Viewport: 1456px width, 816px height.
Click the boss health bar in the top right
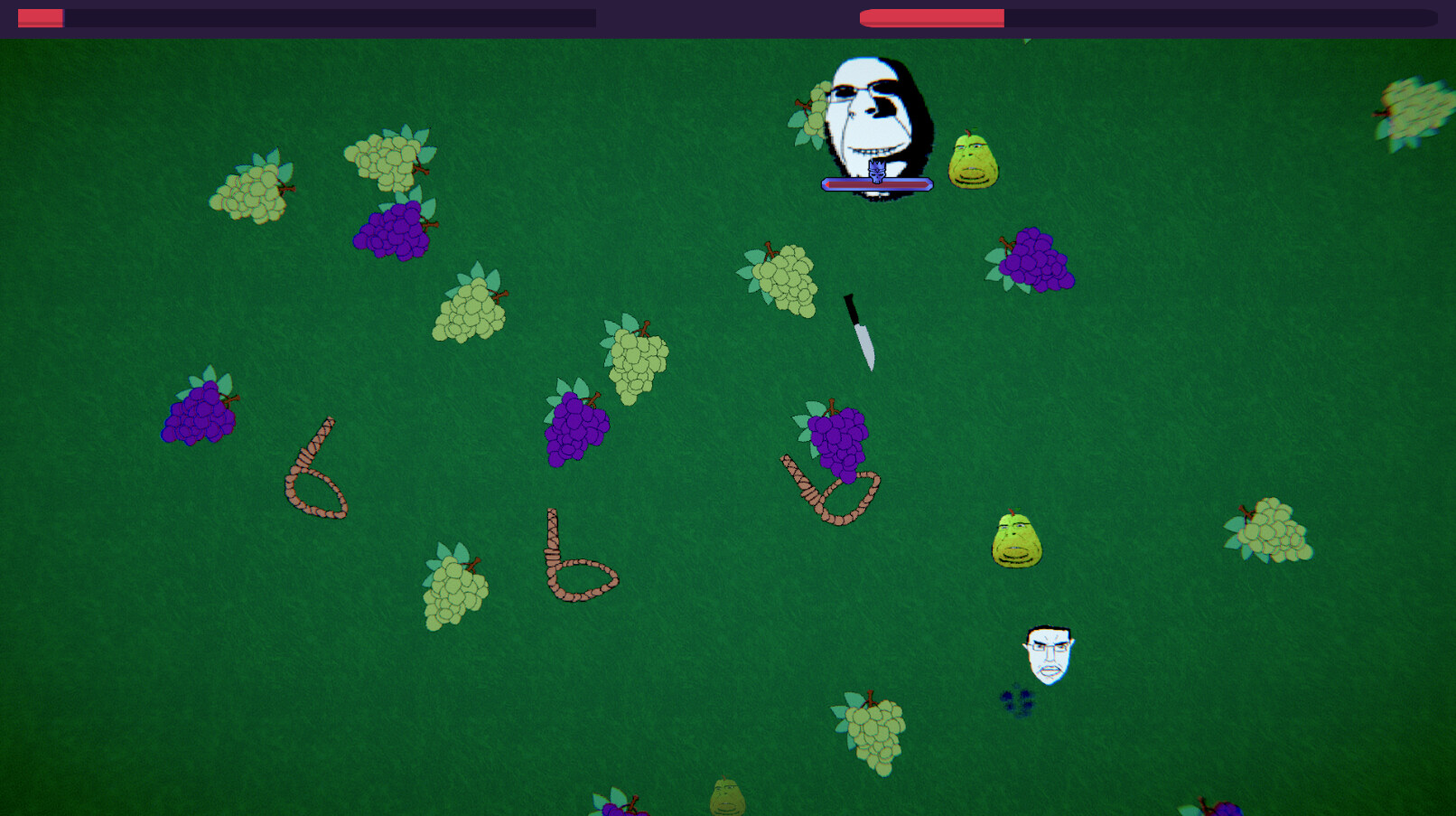930,15
